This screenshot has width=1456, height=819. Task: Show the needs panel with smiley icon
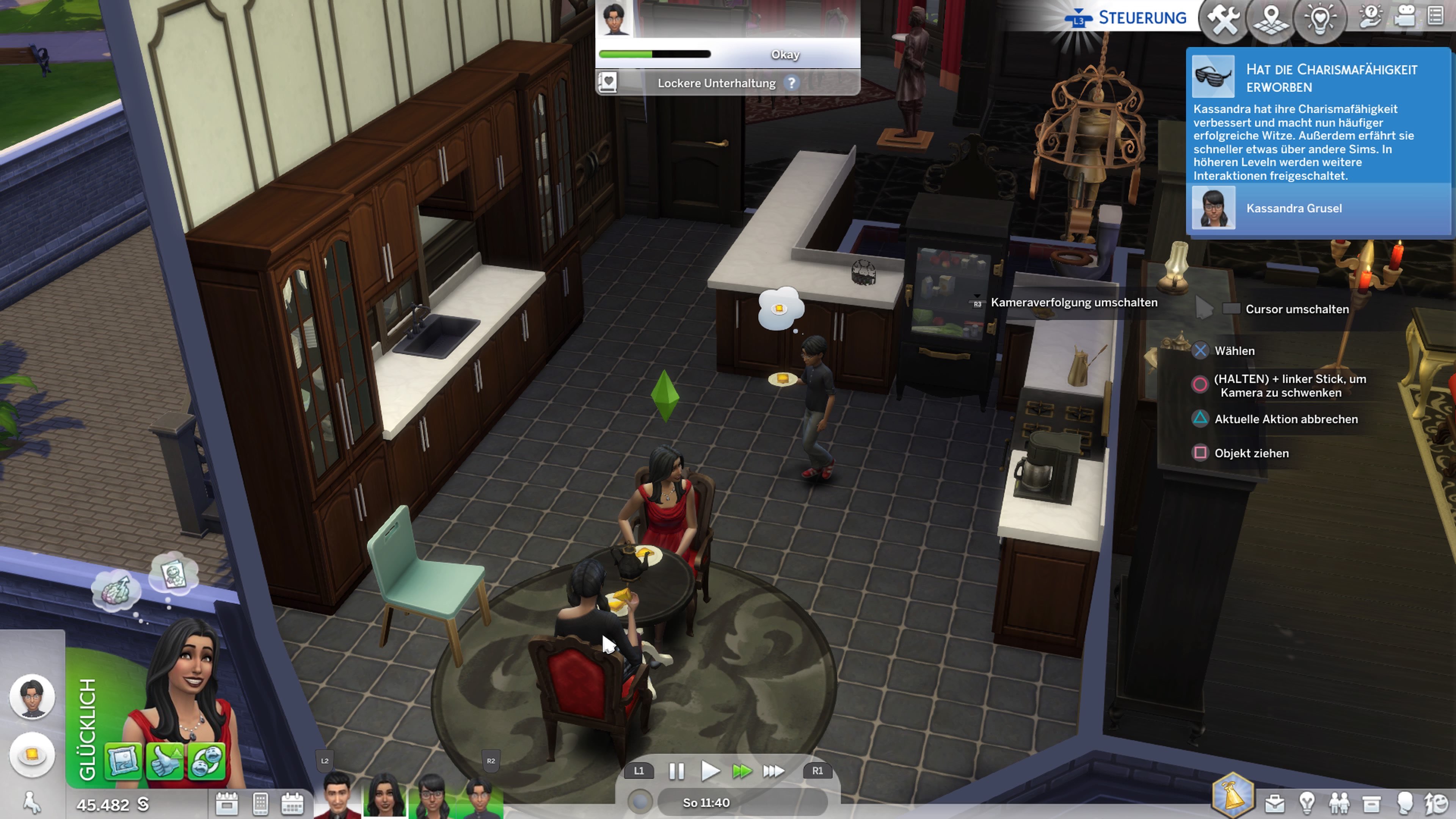pos(1436,803)
